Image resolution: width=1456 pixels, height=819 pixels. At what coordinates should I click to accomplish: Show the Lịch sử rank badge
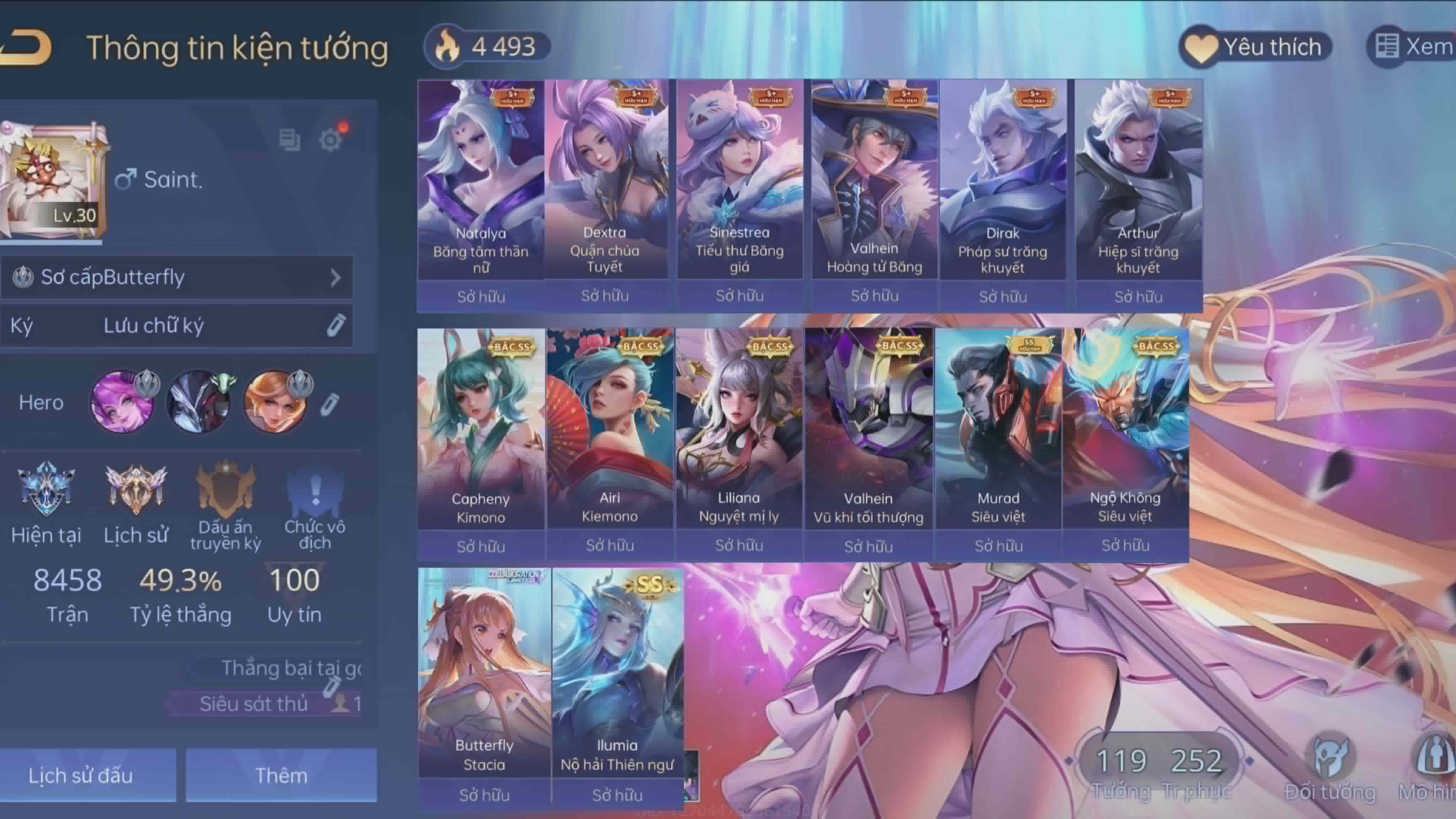point(136,489)
